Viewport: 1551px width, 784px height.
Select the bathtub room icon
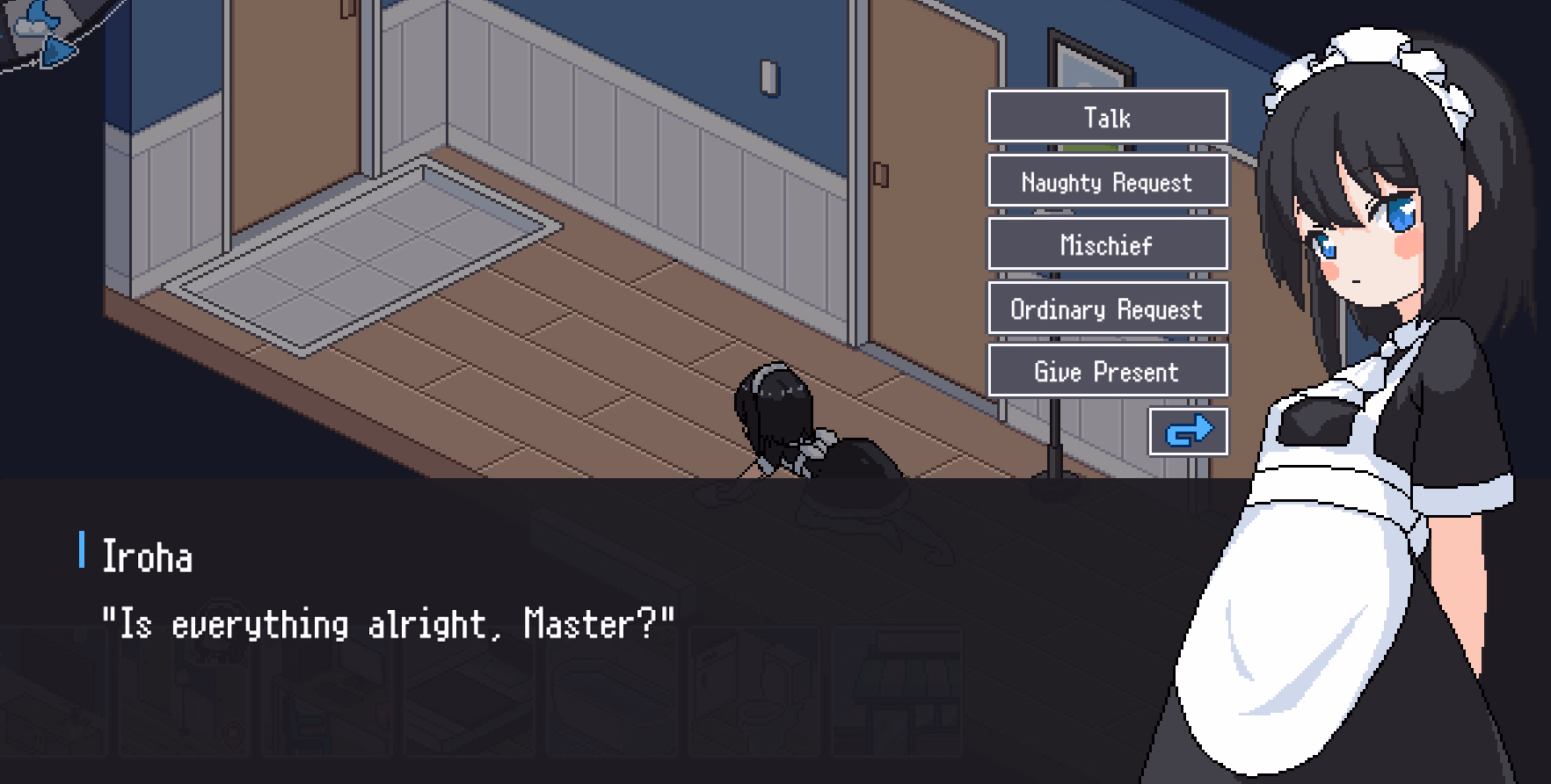click(611, 700)
